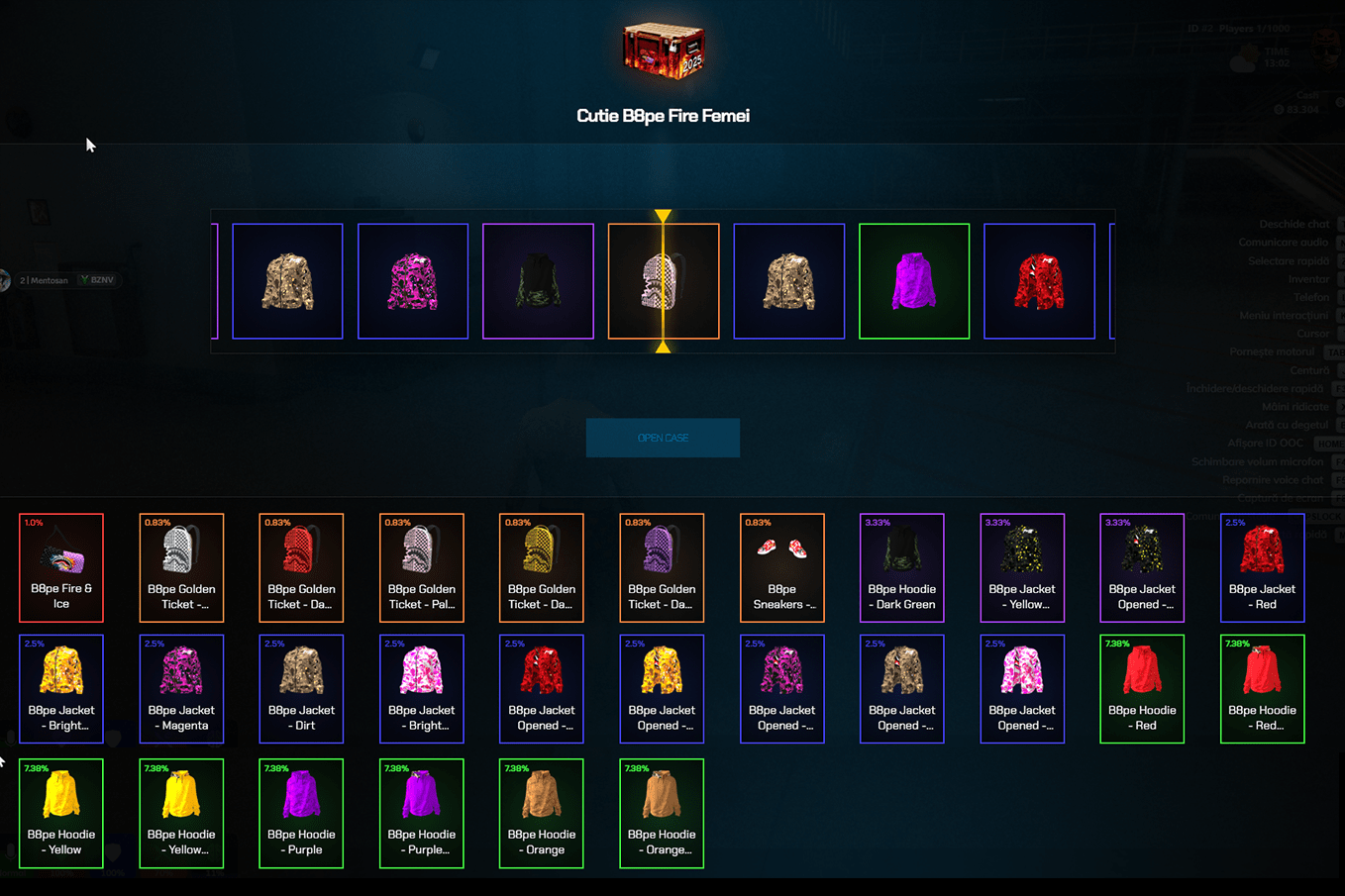1345x896 pixels.
Task: Click the yellow roulette position marker
Action: [663, 214]
